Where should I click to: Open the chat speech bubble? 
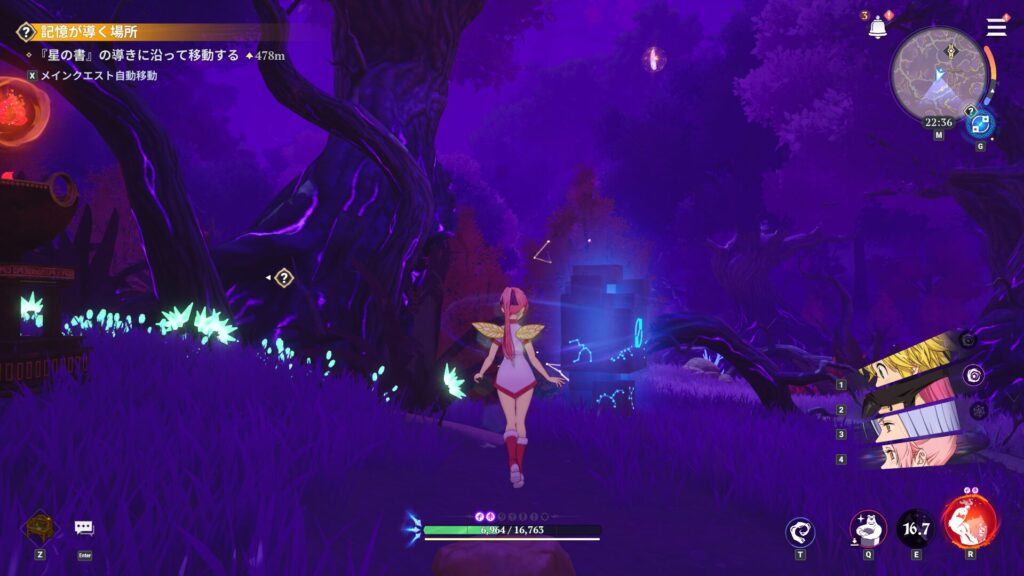click(84, 527)
